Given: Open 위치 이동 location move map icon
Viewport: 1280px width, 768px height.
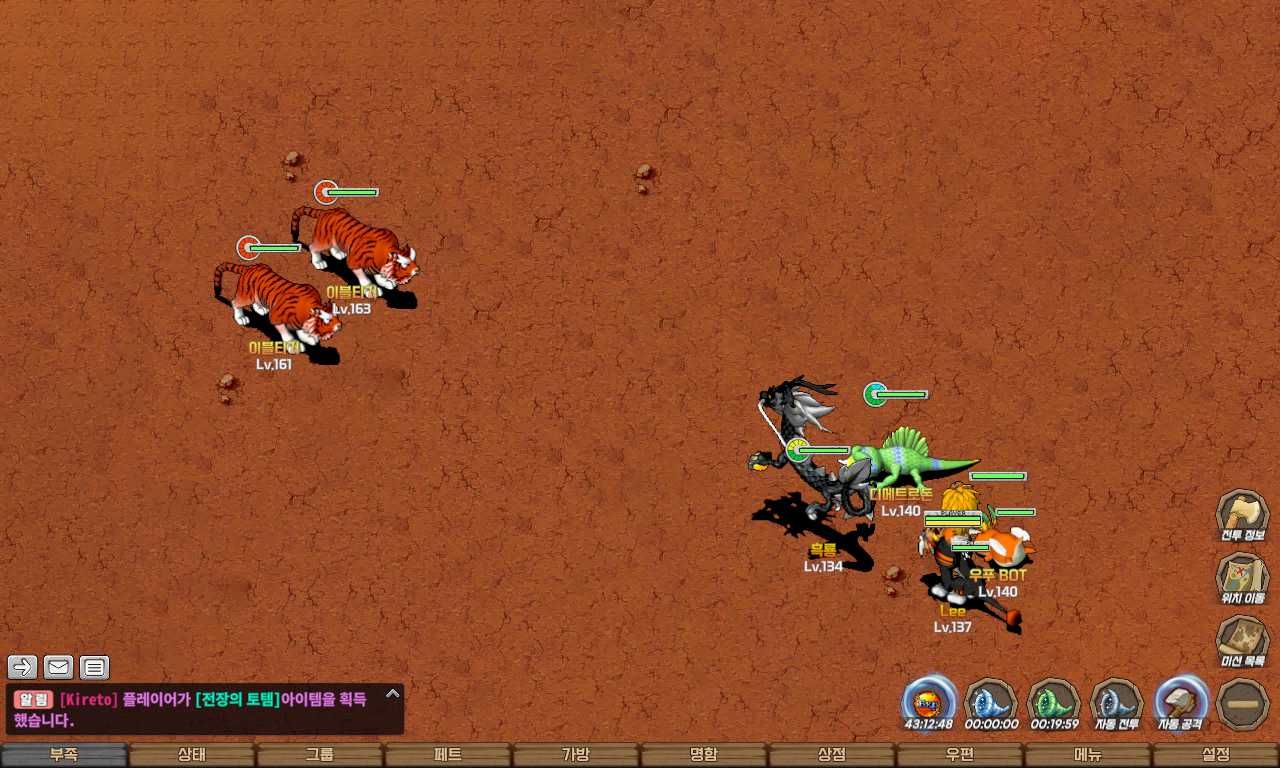Looking at the screenshot, I should (1242, 579).
